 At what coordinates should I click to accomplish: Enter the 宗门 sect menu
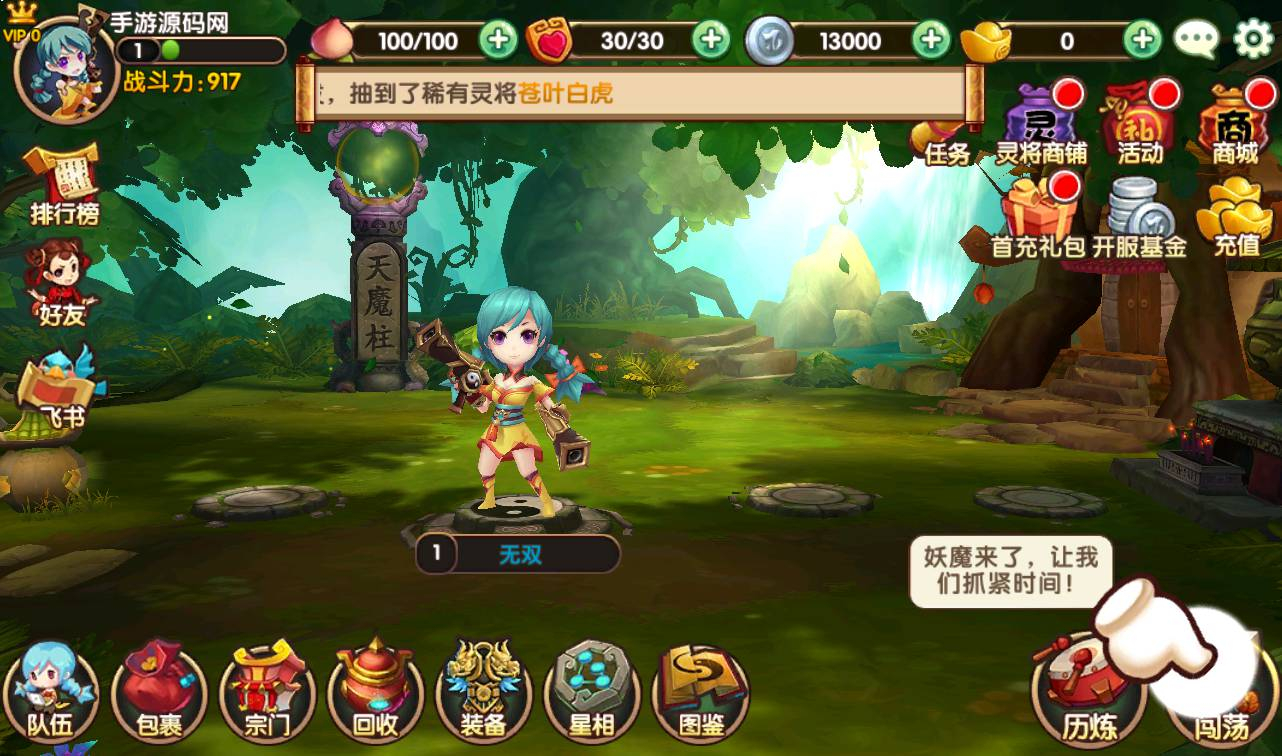point(267,693)
